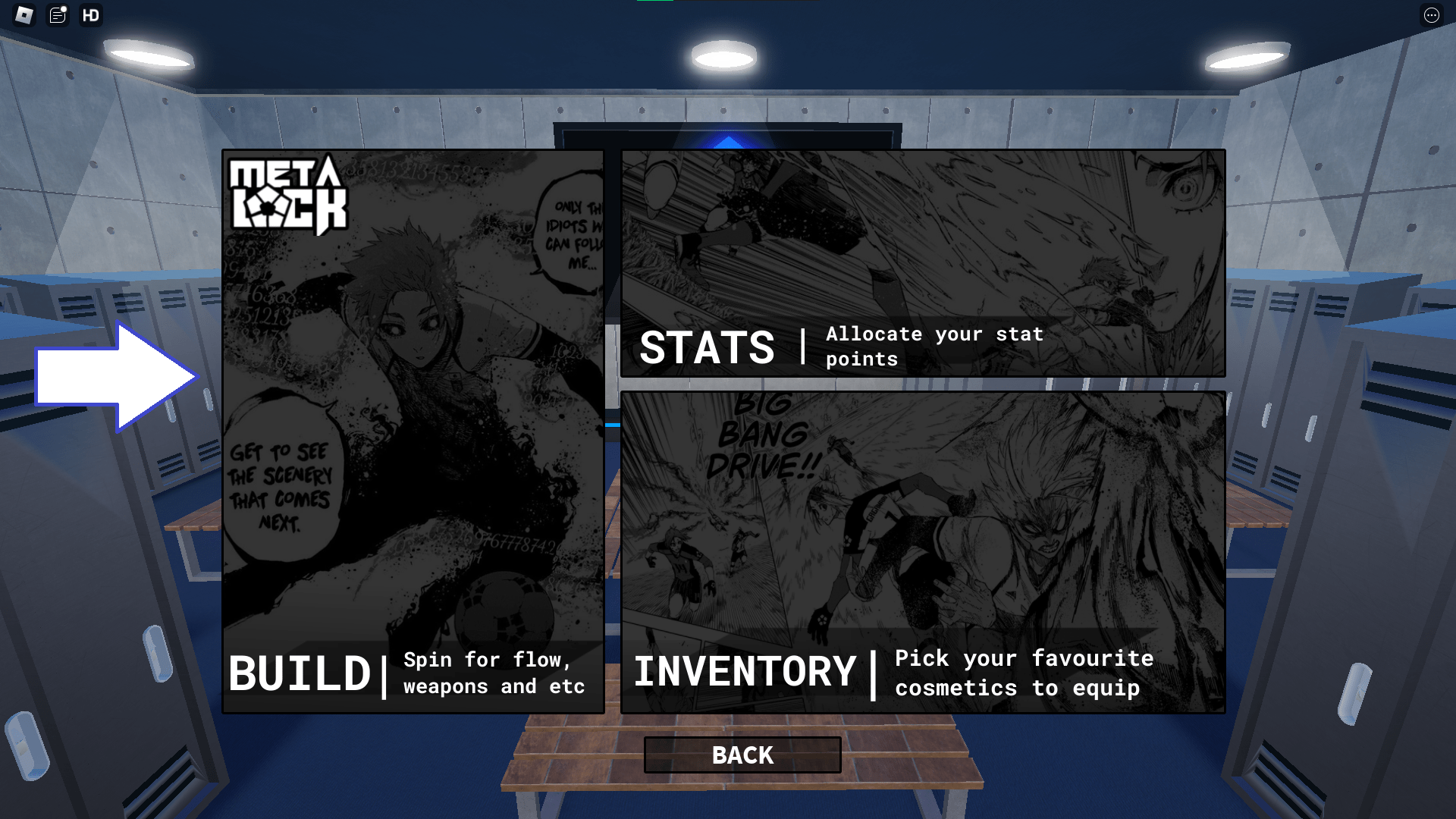Open the in-game chat window
The image size is (1456, 819).
pos(58,15)
